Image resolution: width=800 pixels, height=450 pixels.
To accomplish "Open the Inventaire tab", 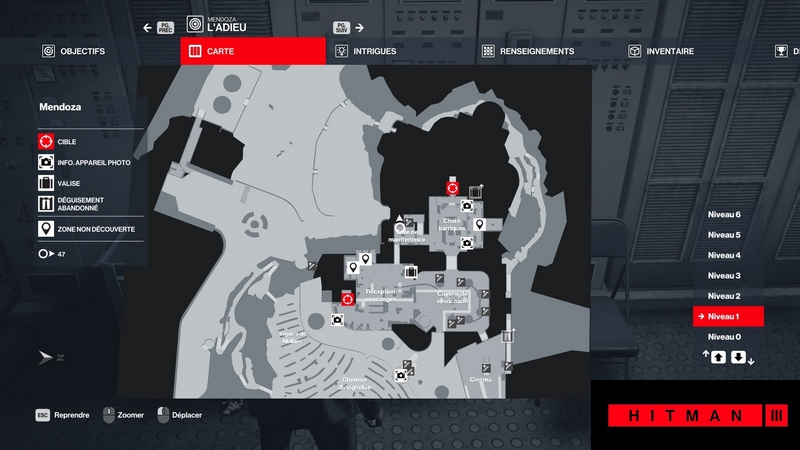I will coord(662,51).
